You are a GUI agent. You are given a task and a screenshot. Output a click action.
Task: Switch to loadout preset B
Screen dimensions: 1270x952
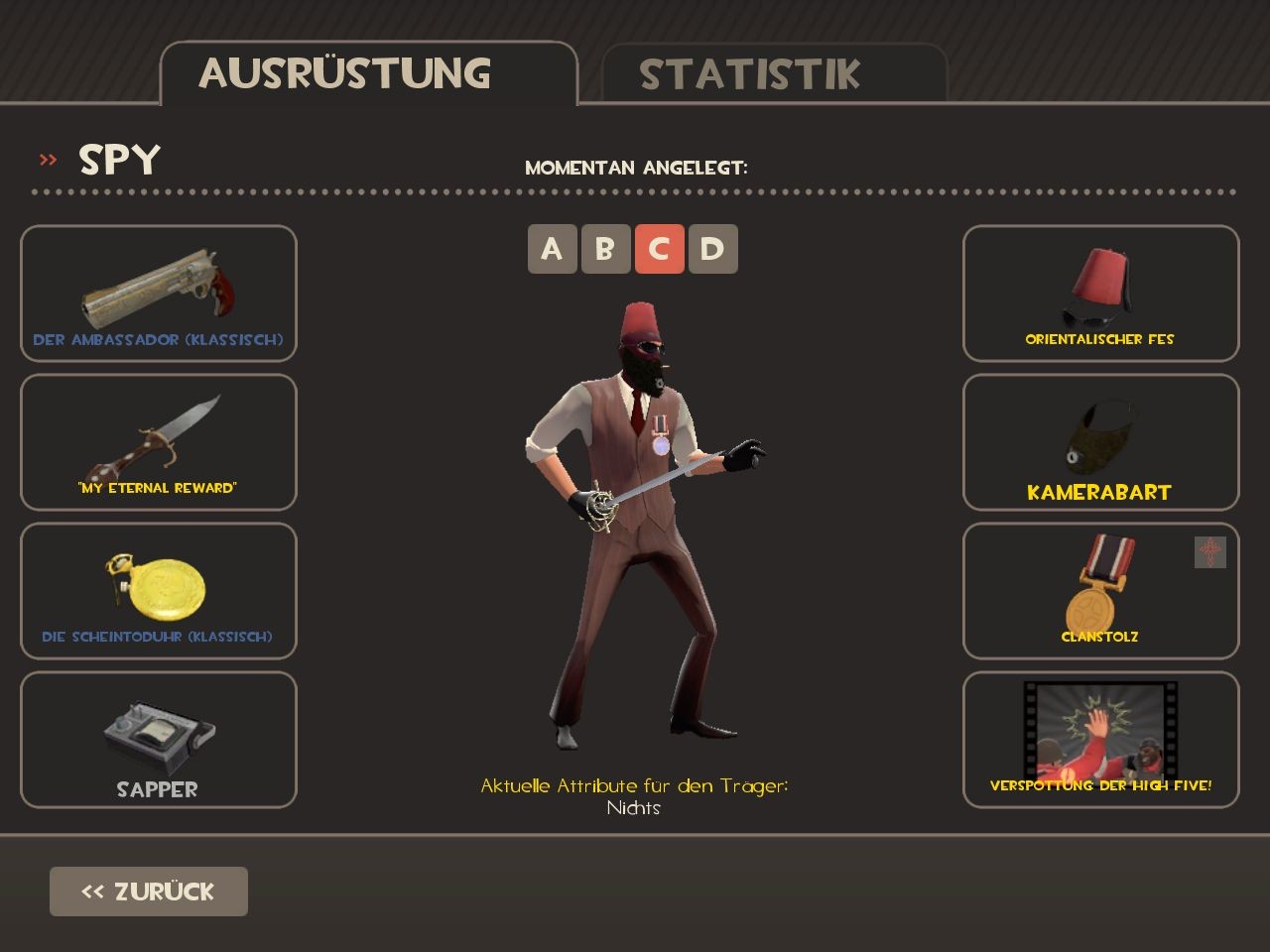click(607, 249)
